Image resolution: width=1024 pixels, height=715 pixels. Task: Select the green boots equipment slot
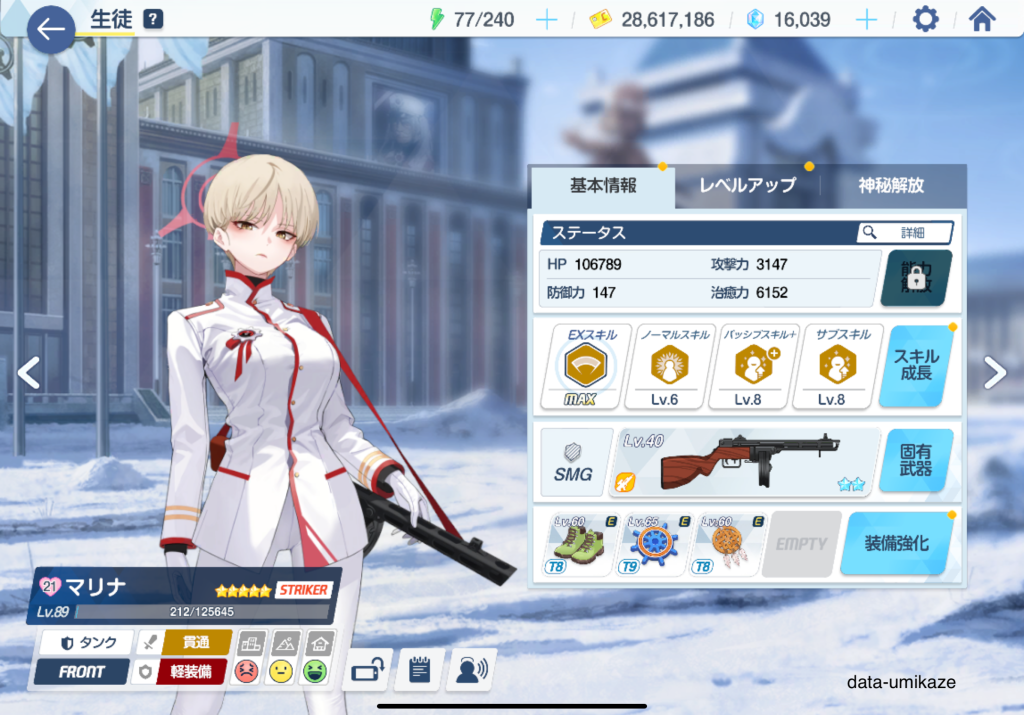click(579, 544)
